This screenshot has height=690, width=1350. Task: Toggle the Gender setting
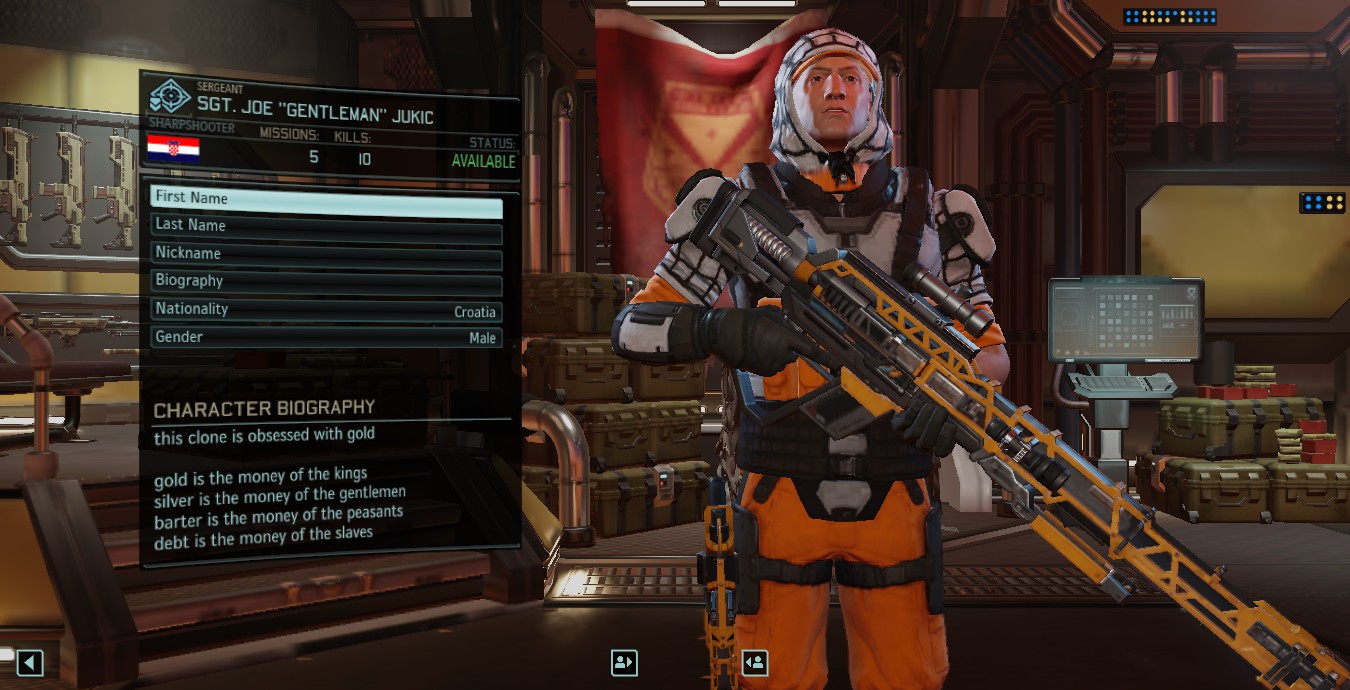point(326,338)
